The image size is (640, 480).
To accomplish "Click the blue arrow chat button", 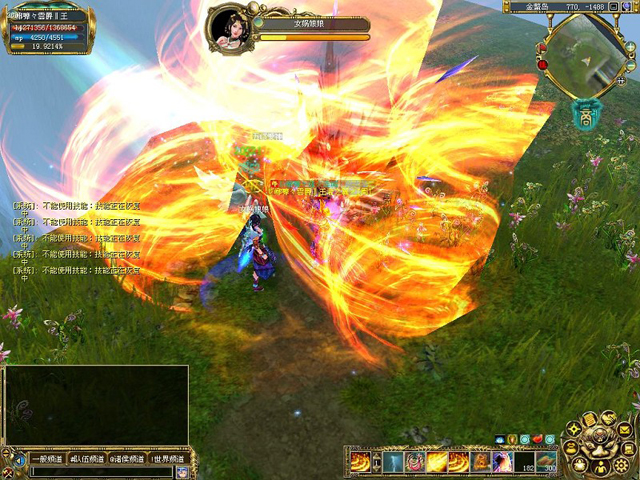I will tap(17, 460).
